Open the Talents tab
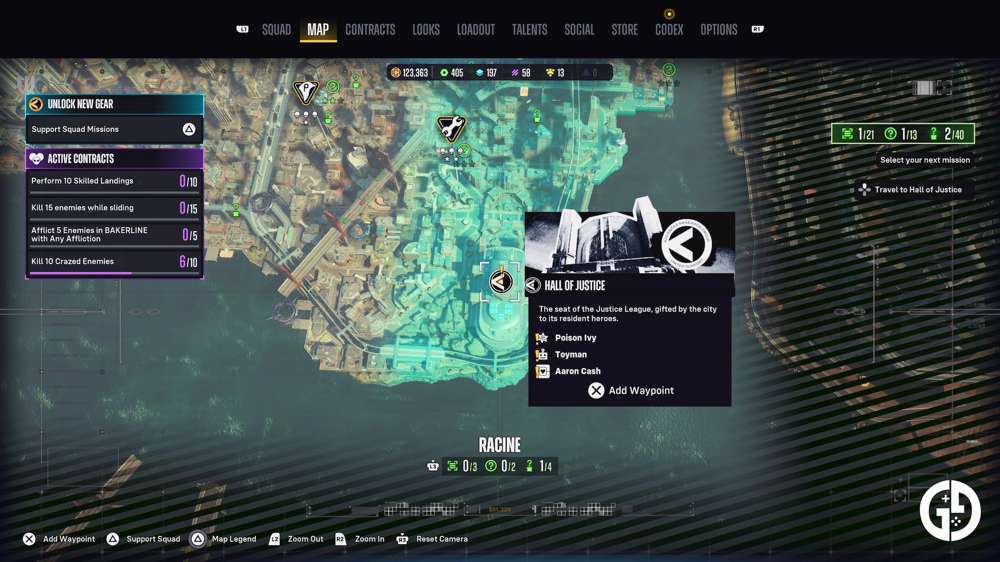This screenshot has width=1000, height=562. [x=529, y=30]
